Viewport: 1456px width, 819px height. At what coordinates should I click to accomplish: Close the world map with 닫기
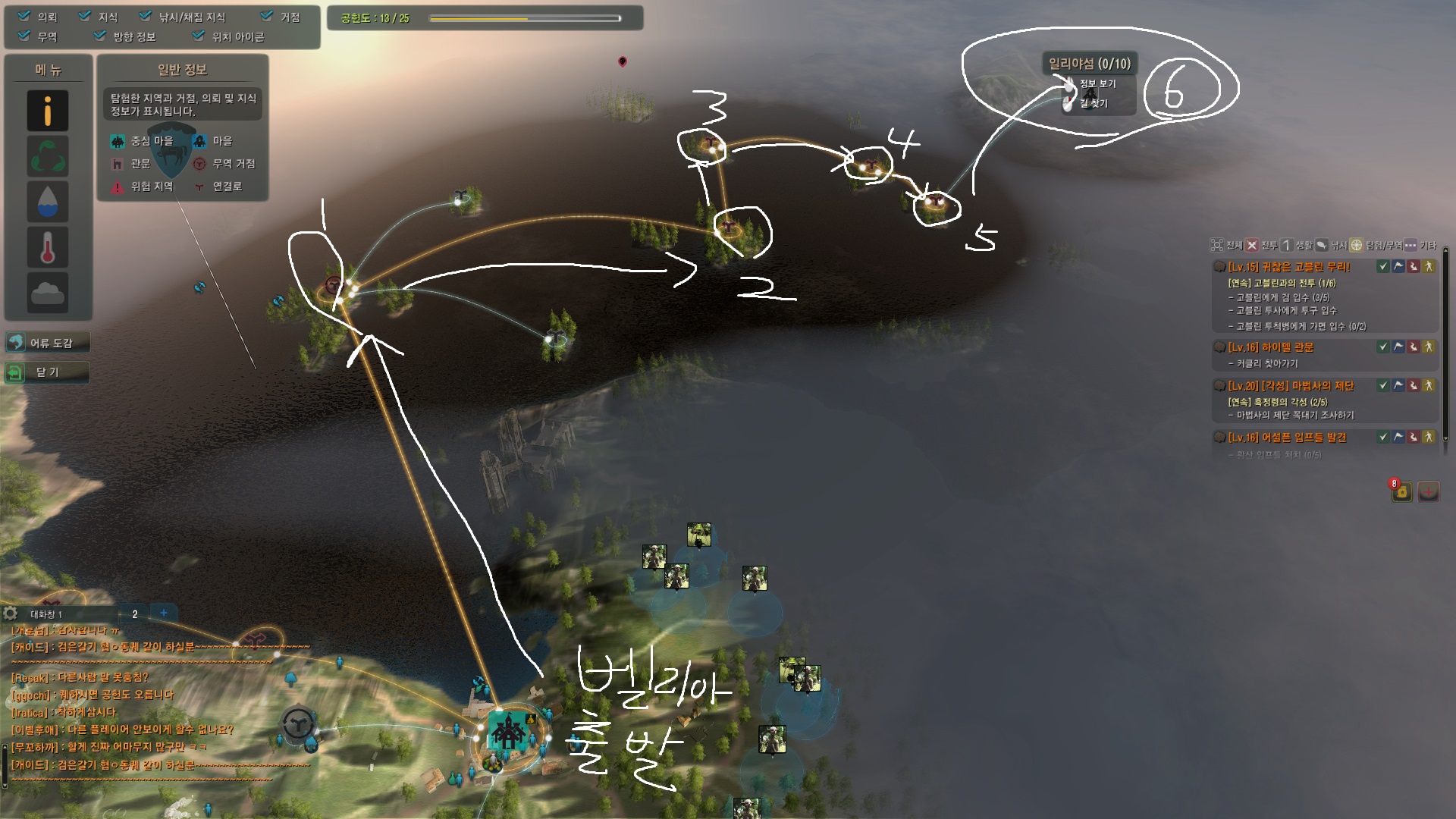tap(48, 372)
